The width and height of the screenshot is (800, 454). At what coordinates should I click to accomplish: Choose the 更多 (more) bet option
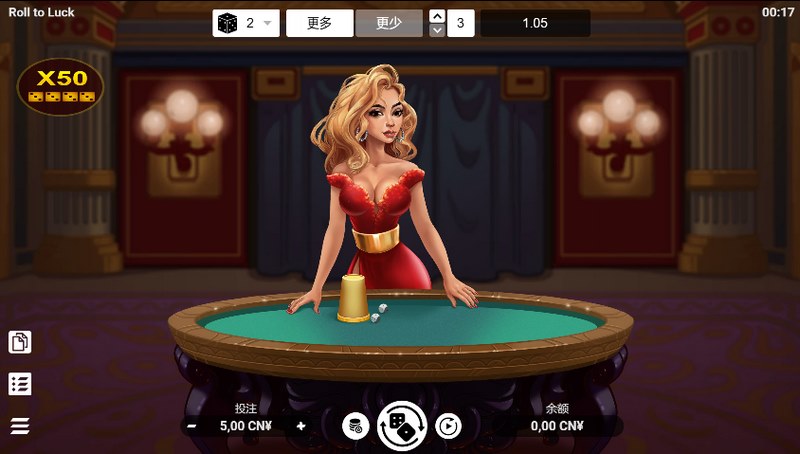[x=320, y=23]
